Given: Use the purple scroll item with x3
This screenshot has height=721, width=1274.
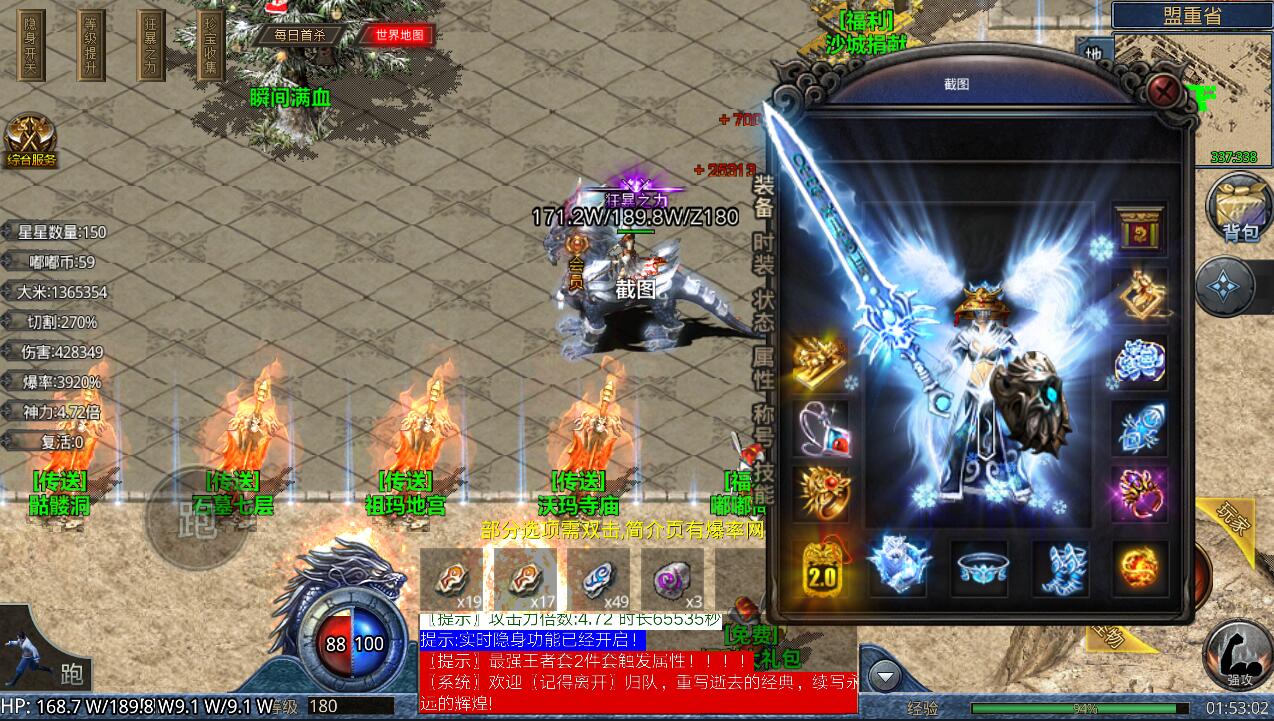Looking at the screenshot, I should 673,580.
